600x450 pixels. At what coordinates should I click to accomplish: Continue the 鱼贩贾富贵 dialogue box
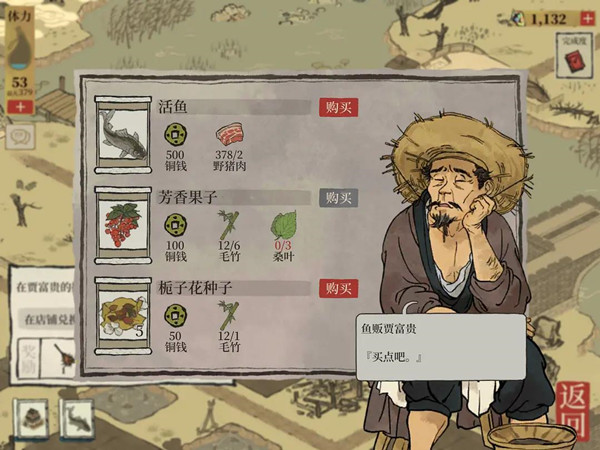tap(440, 346)
